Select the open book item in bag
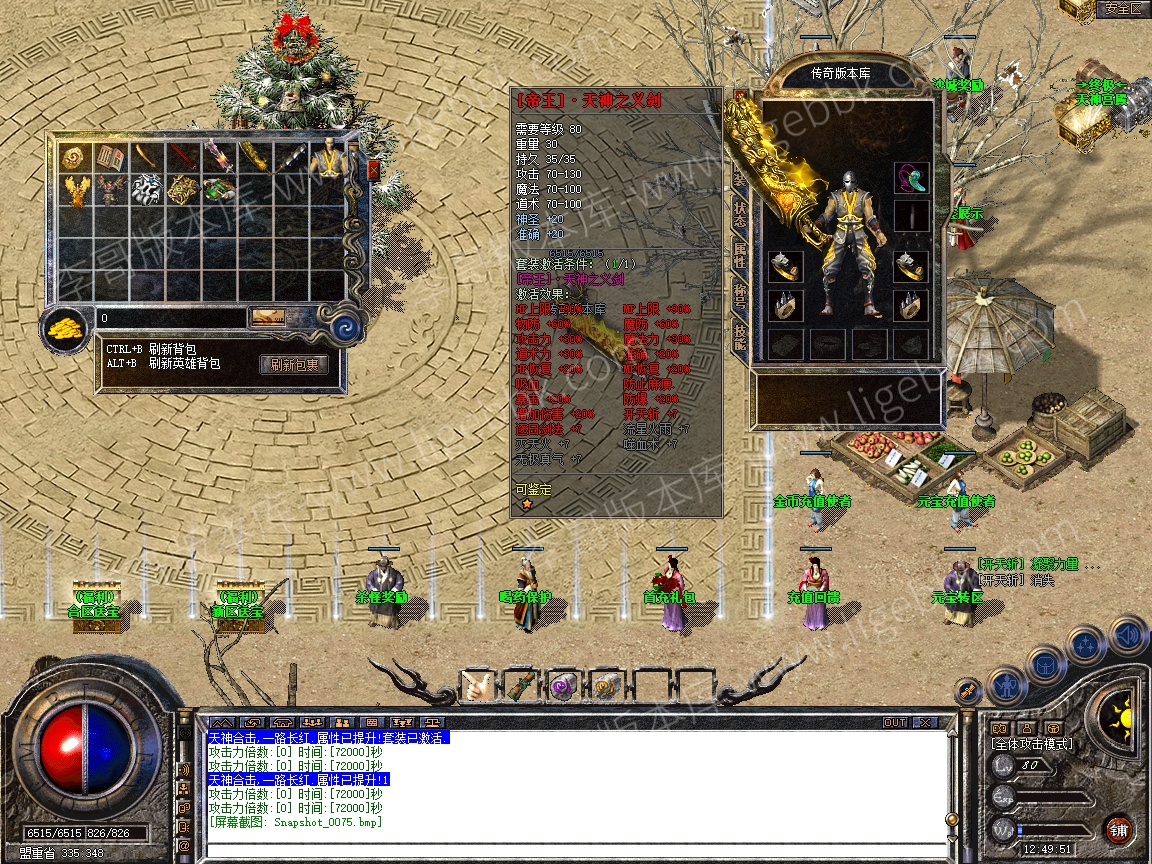 coord(109,157)
